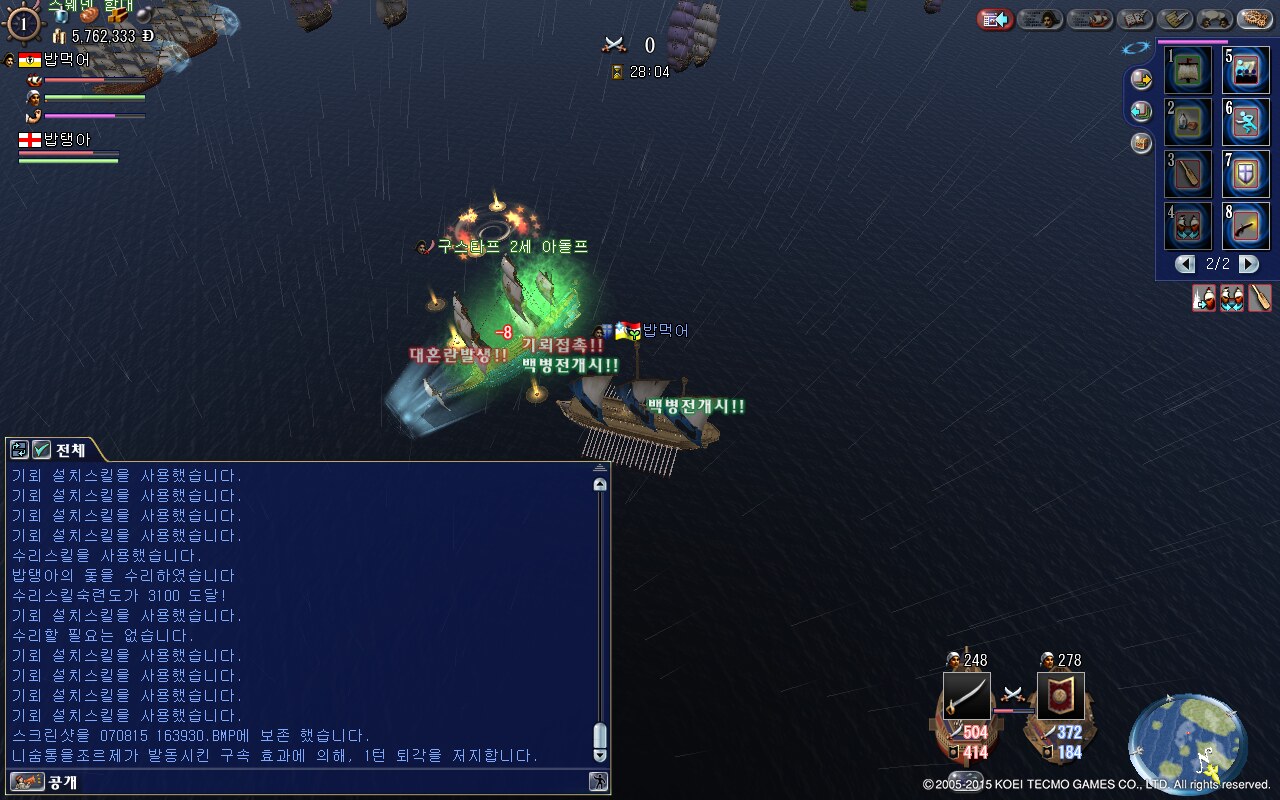Click the globe minimap
Image resolution: width=1280 pixels, height=800 pixels.
tap(1187, 742)
